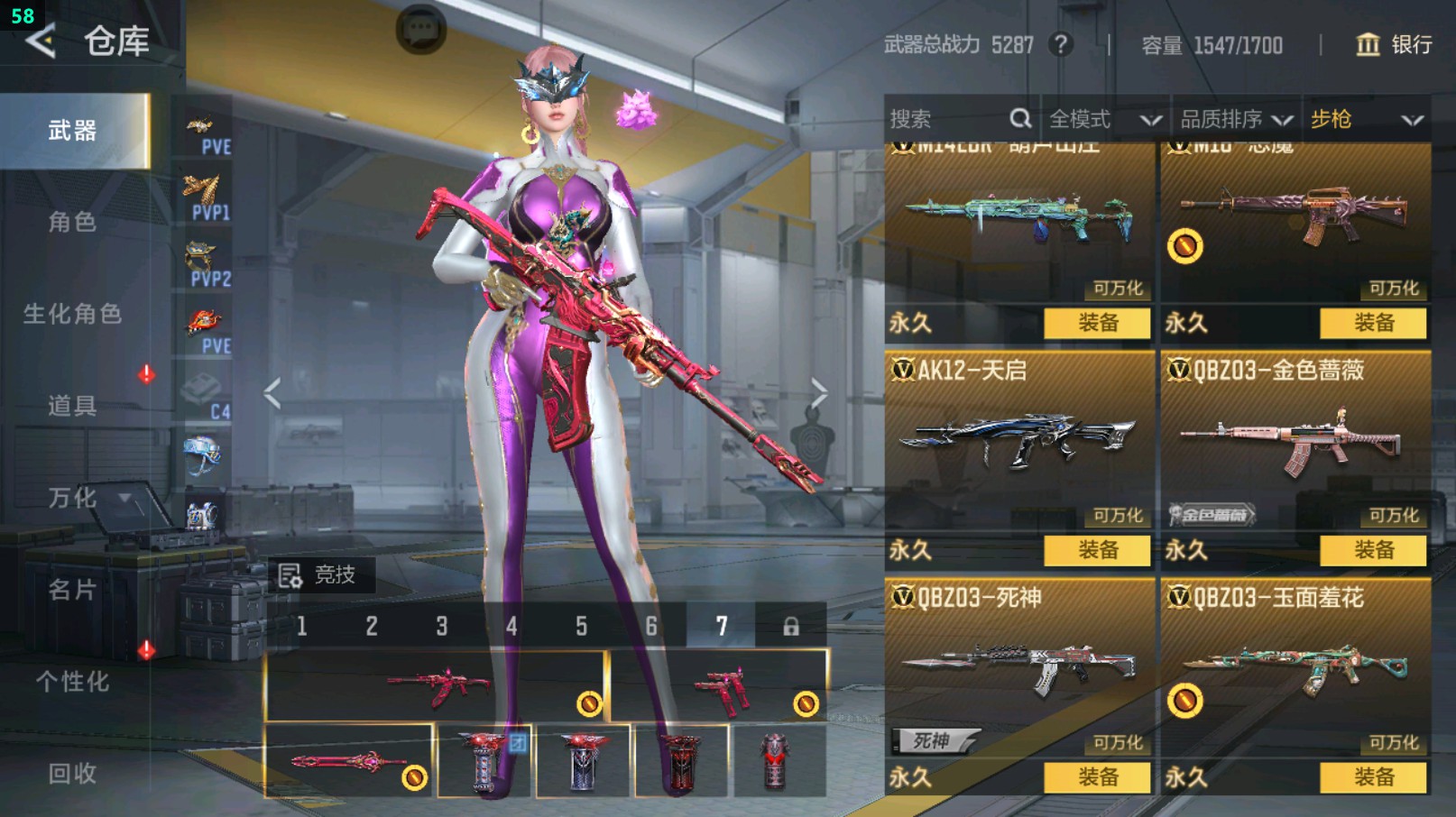
Task: Equip the QBZ03-死神 rifle
Action: (1097, 777)
